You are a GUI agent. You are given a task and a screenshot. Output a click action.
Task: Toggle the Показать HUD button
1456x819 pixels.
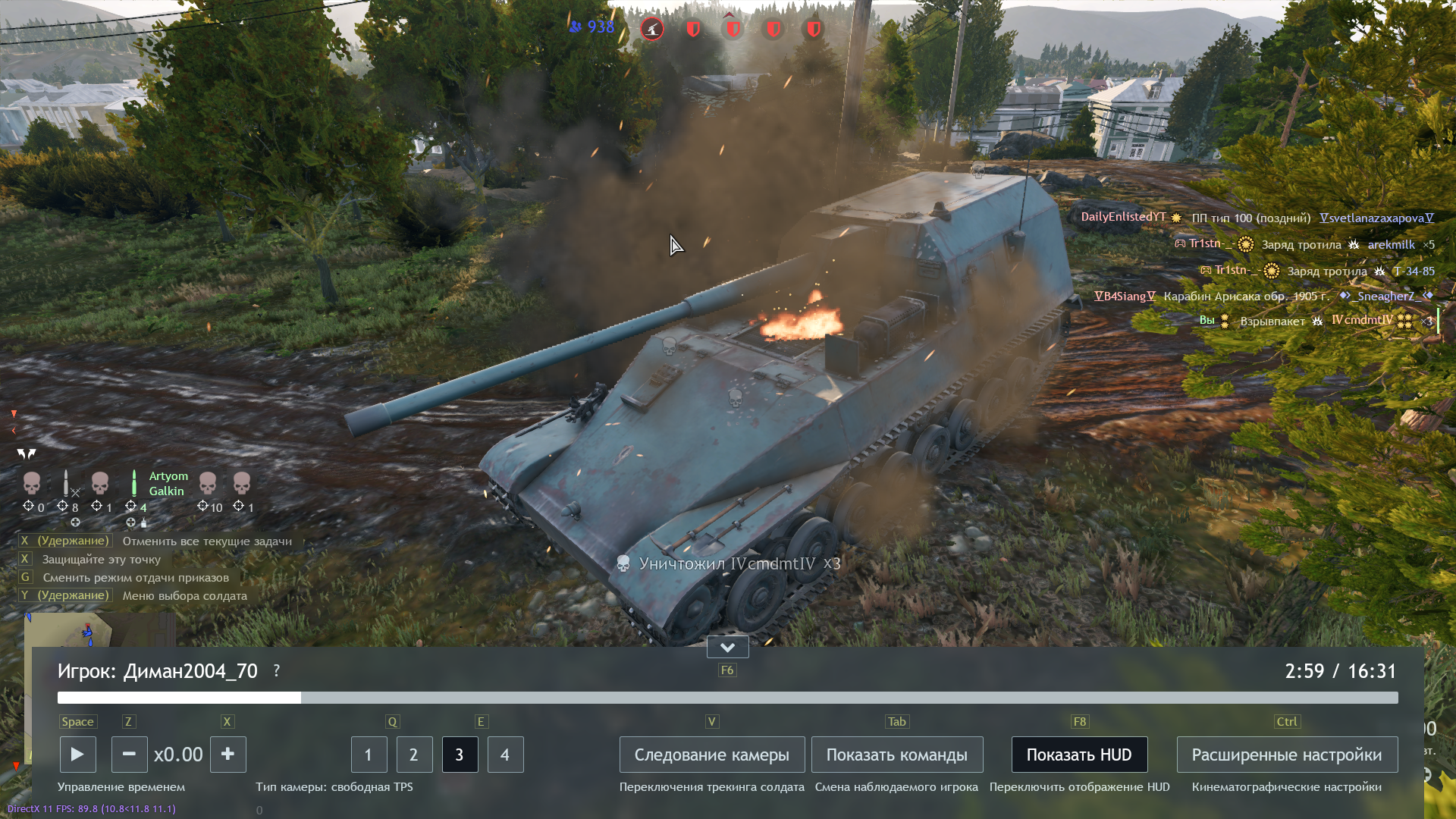1078,755
